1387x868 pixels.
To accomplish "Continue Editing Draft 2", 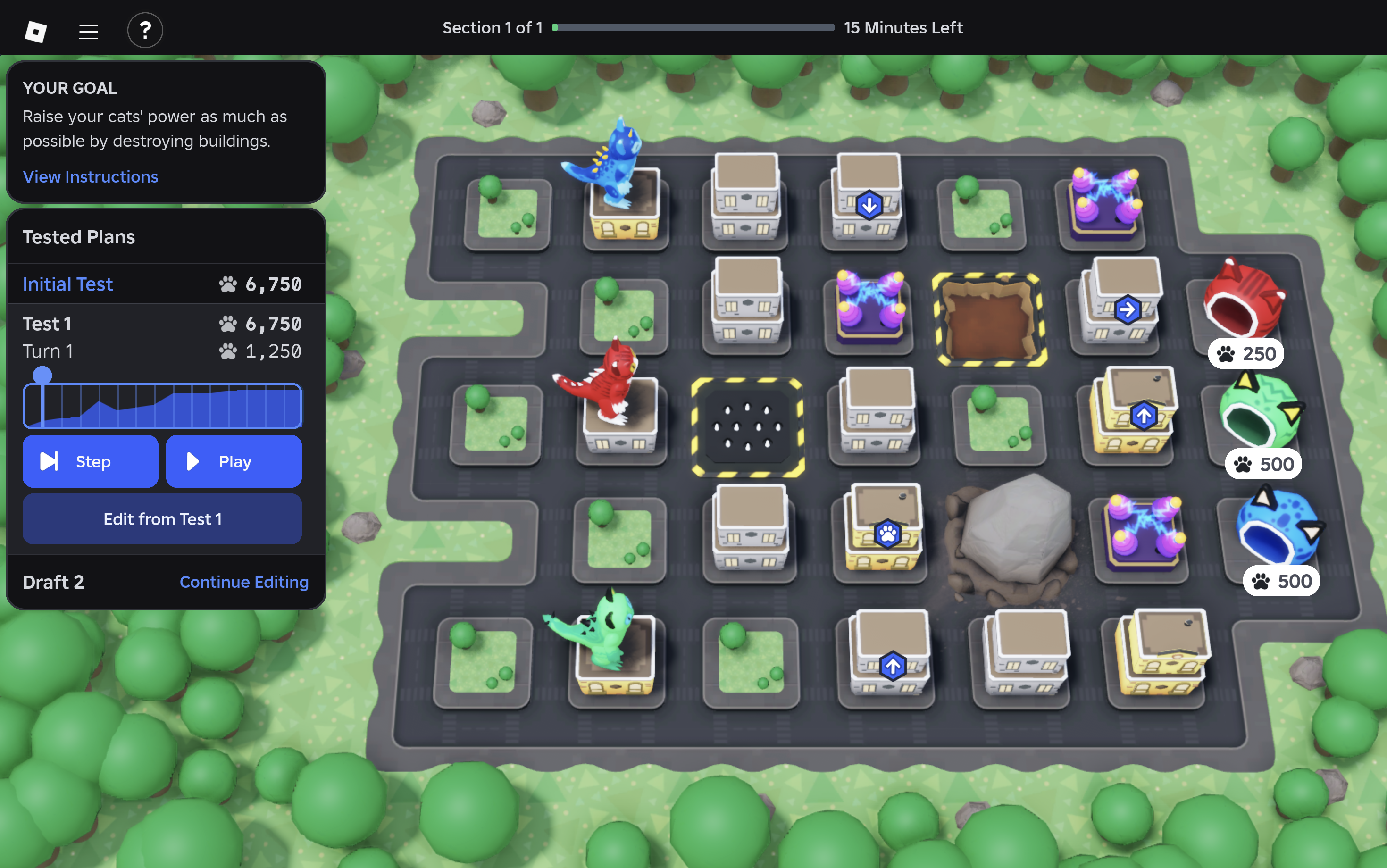I will click(244, 582).
